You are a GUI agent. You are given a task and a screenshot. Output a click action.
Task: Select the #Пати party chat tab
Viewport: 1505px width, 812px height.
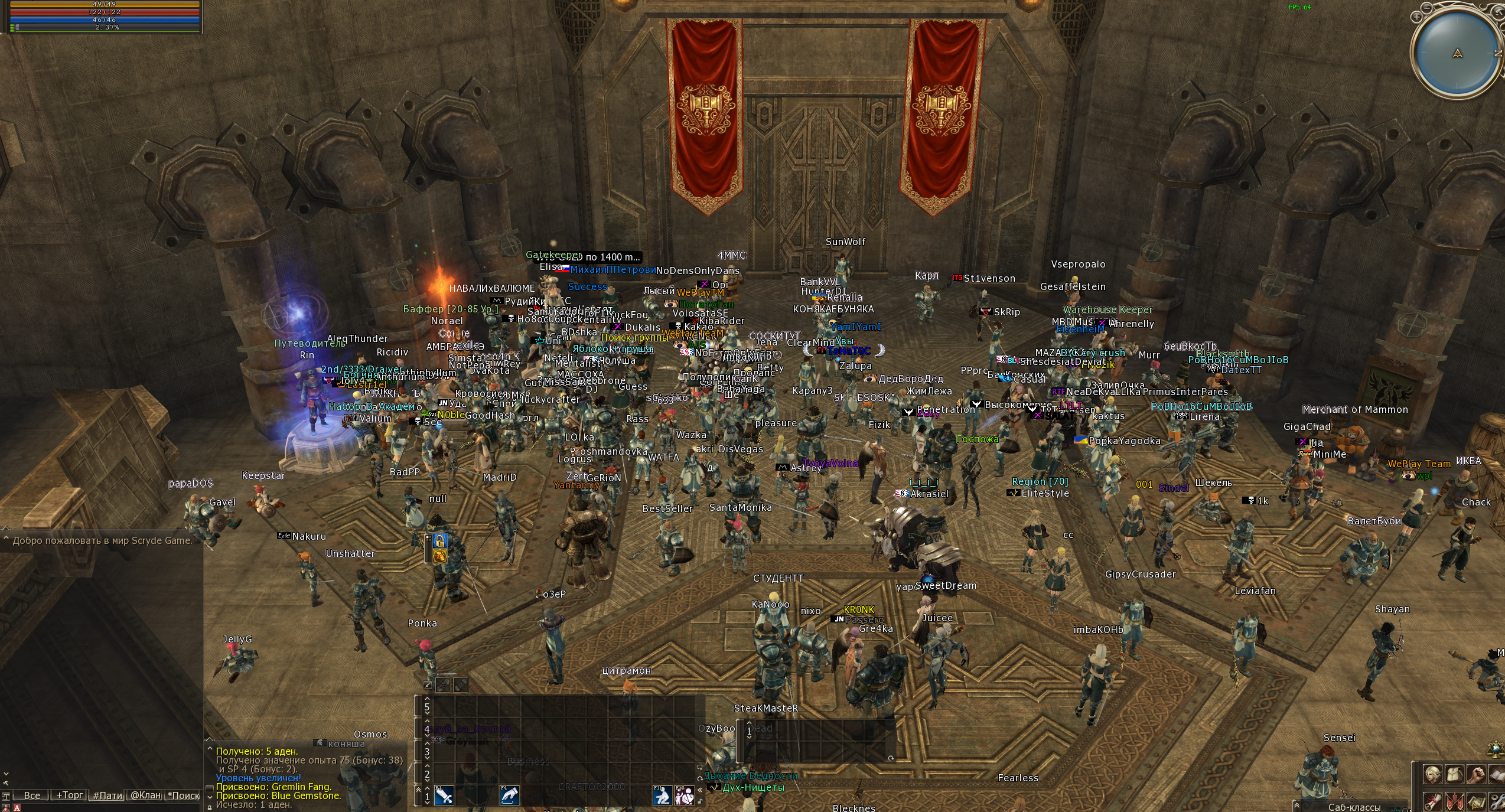pos(107,795)
